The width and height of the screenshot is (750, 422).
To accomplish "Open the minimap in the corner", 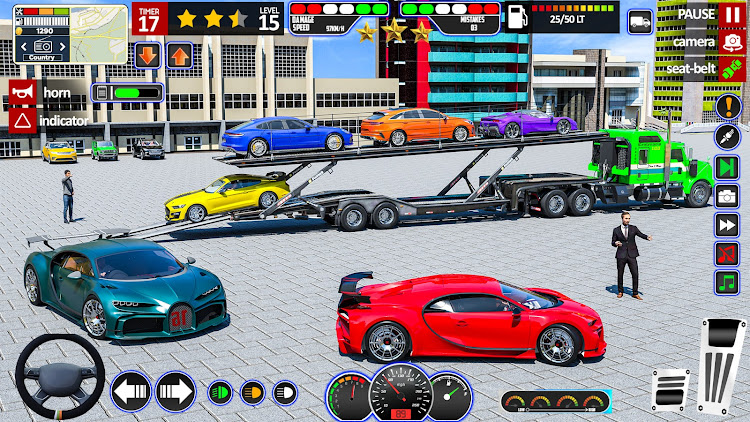I will coord(43,30).
